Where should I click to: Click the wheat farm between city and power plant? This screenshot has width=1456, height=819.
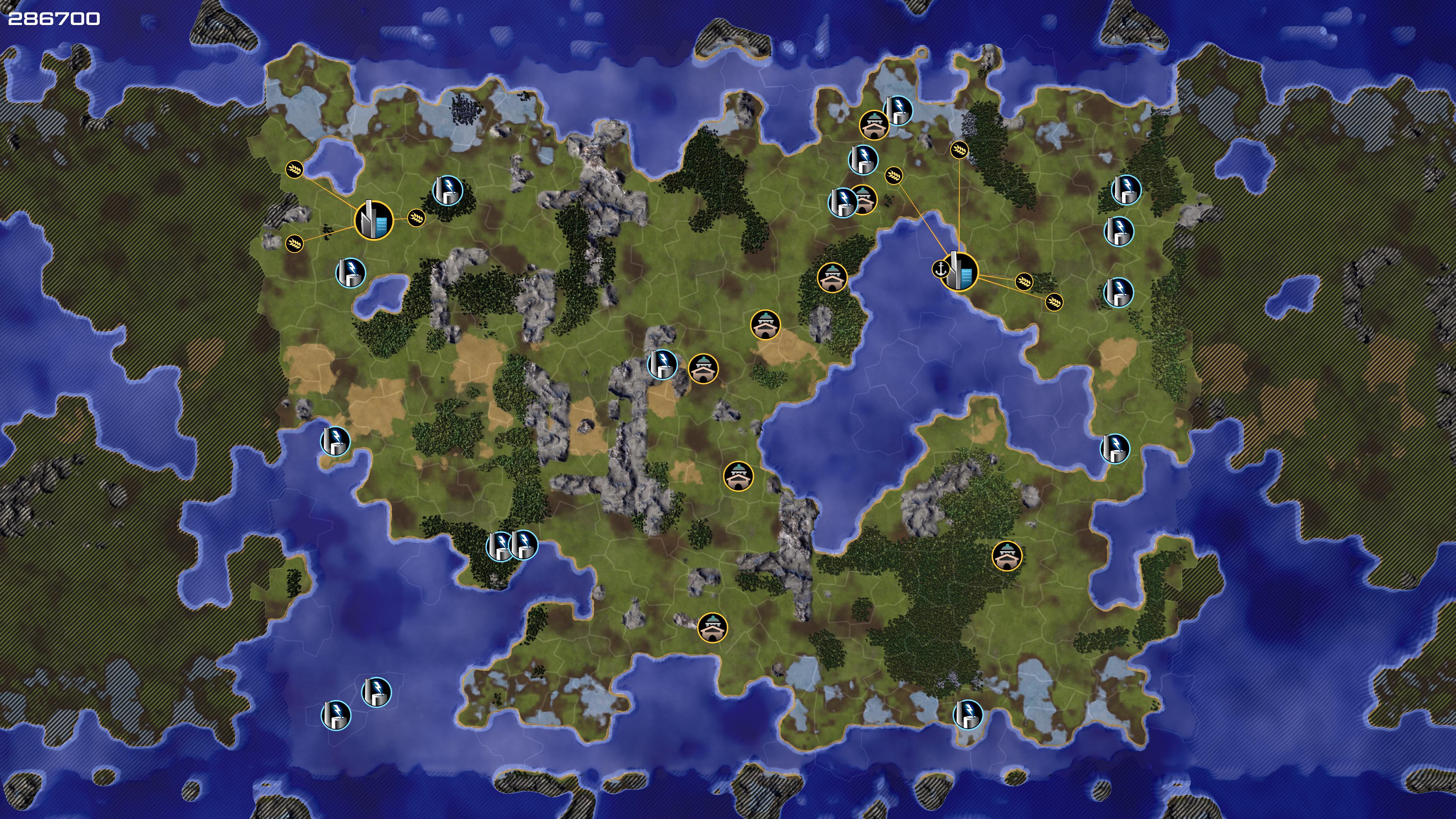click(x=416, y=218)
